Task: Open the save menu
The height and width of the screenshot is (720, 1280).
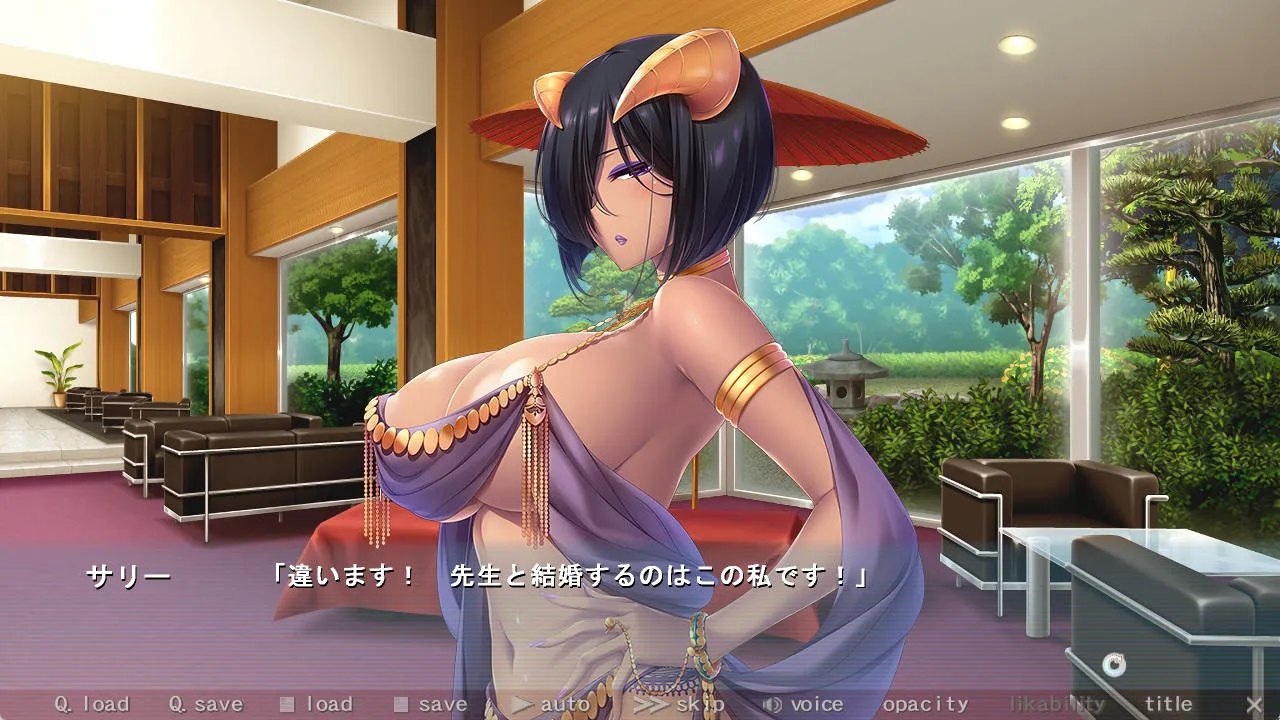Action: [431, 704]
